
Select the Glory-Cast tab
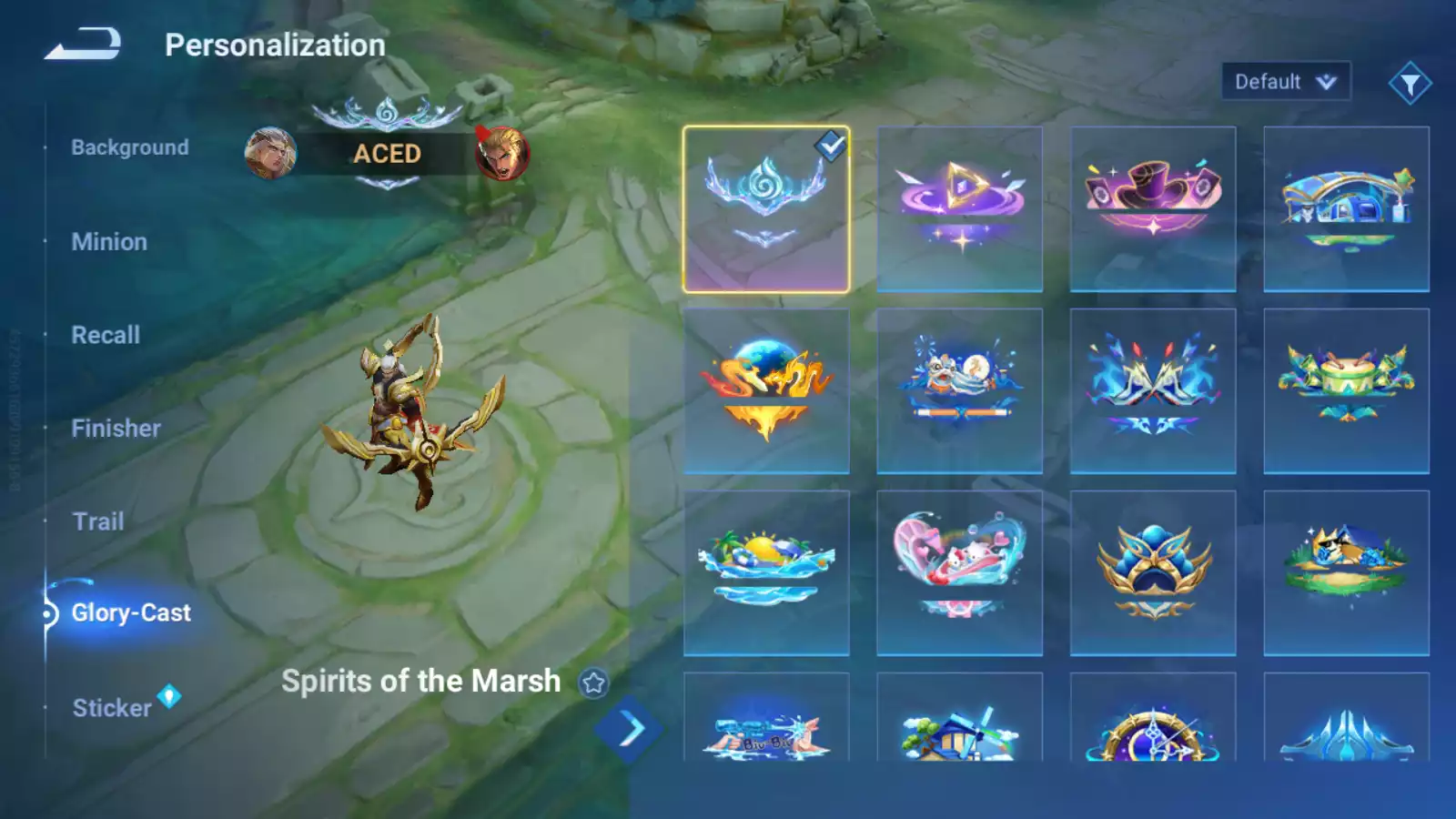pyautogui.click(x=131, y=613)
